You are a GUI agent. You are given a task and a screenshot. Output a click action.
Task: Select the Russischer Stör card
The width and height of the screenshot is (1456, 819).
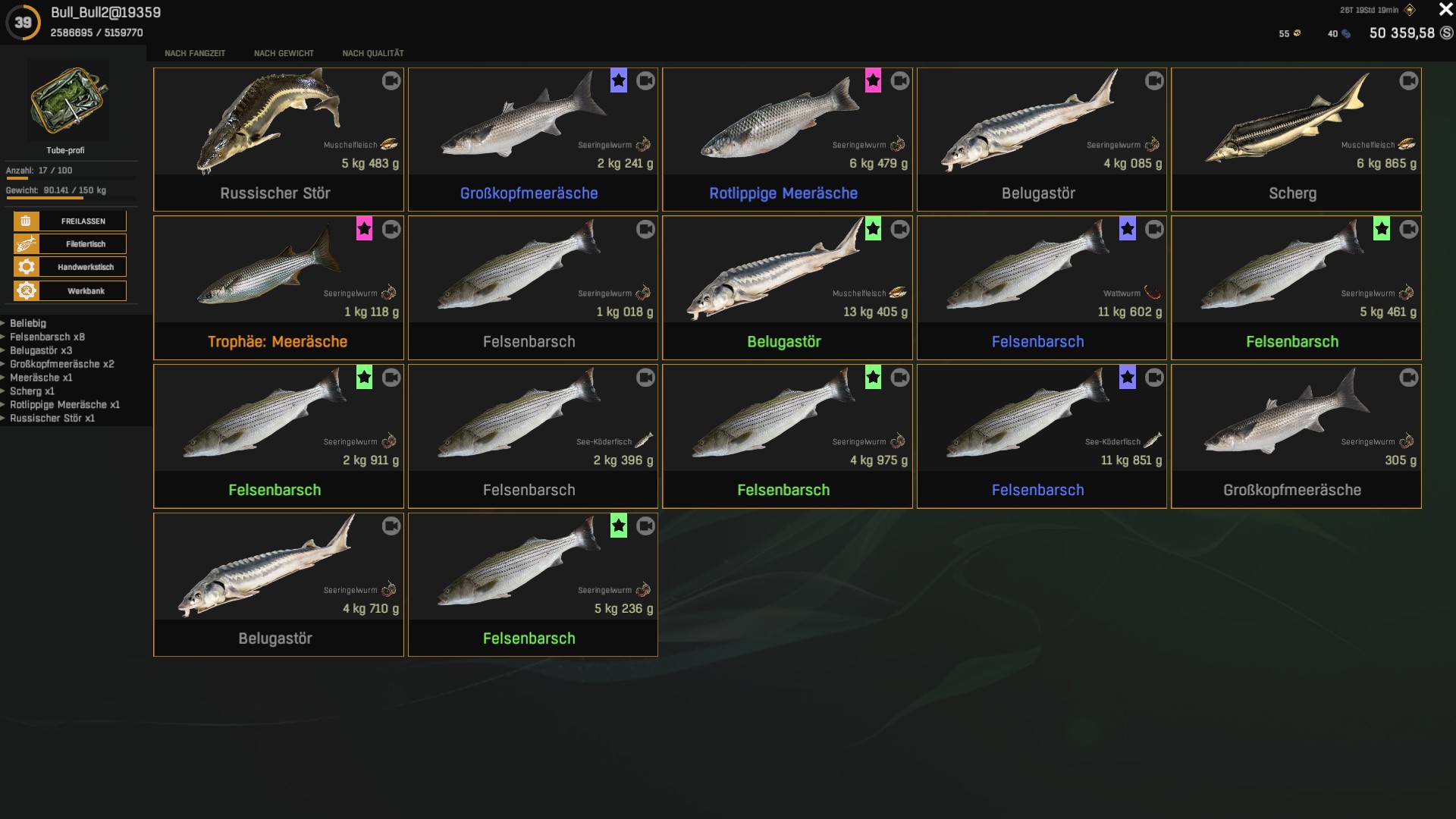(278, 140)
